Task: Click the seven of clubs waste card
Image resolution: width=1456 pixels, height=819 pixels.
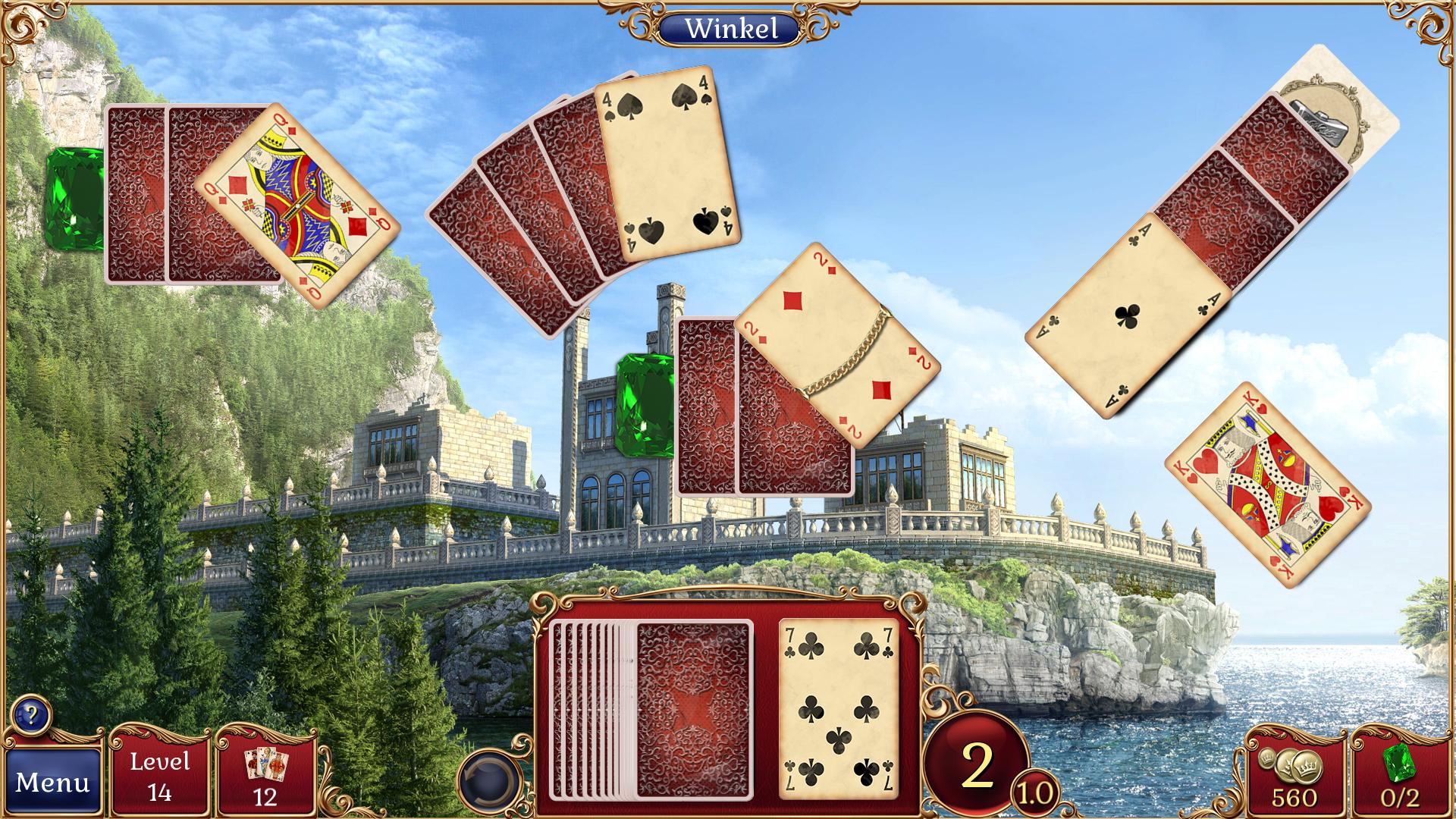Action: coord(838,709)
